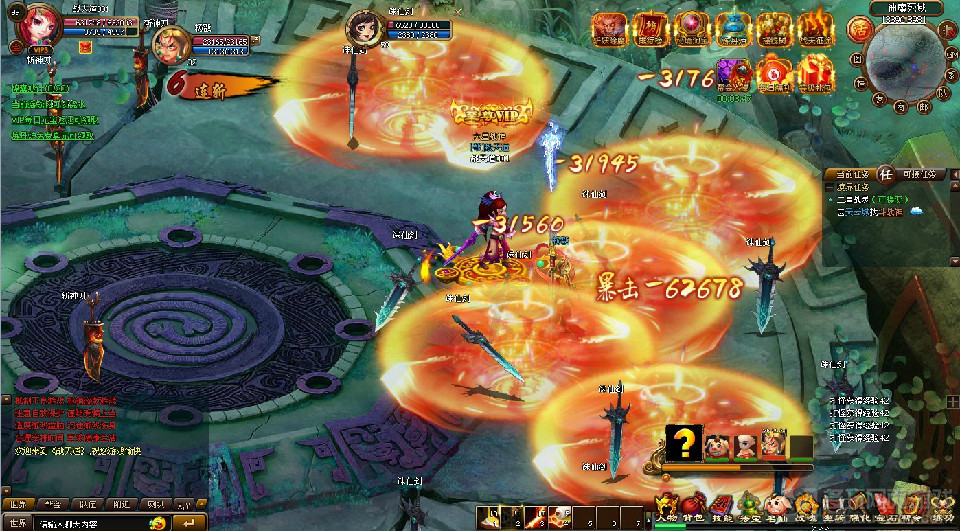
Task: Open the 人物 character menu icon
Action: coord(665,505)
